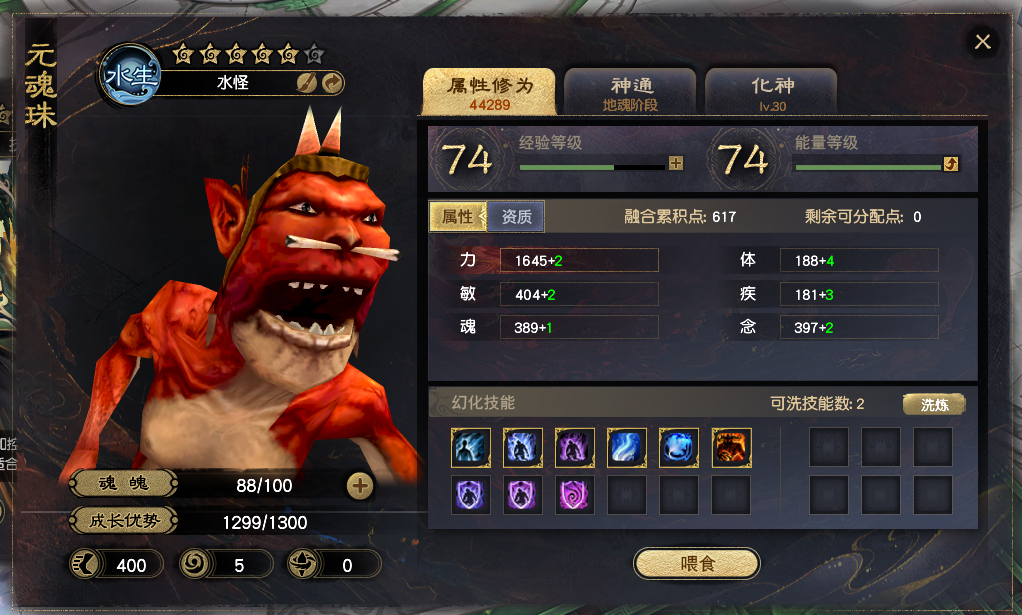Viewport: 1022px width, 615px height.
Task: Click the 喂食 feed button
Action: pyautogui.click(x=697, y=564)
